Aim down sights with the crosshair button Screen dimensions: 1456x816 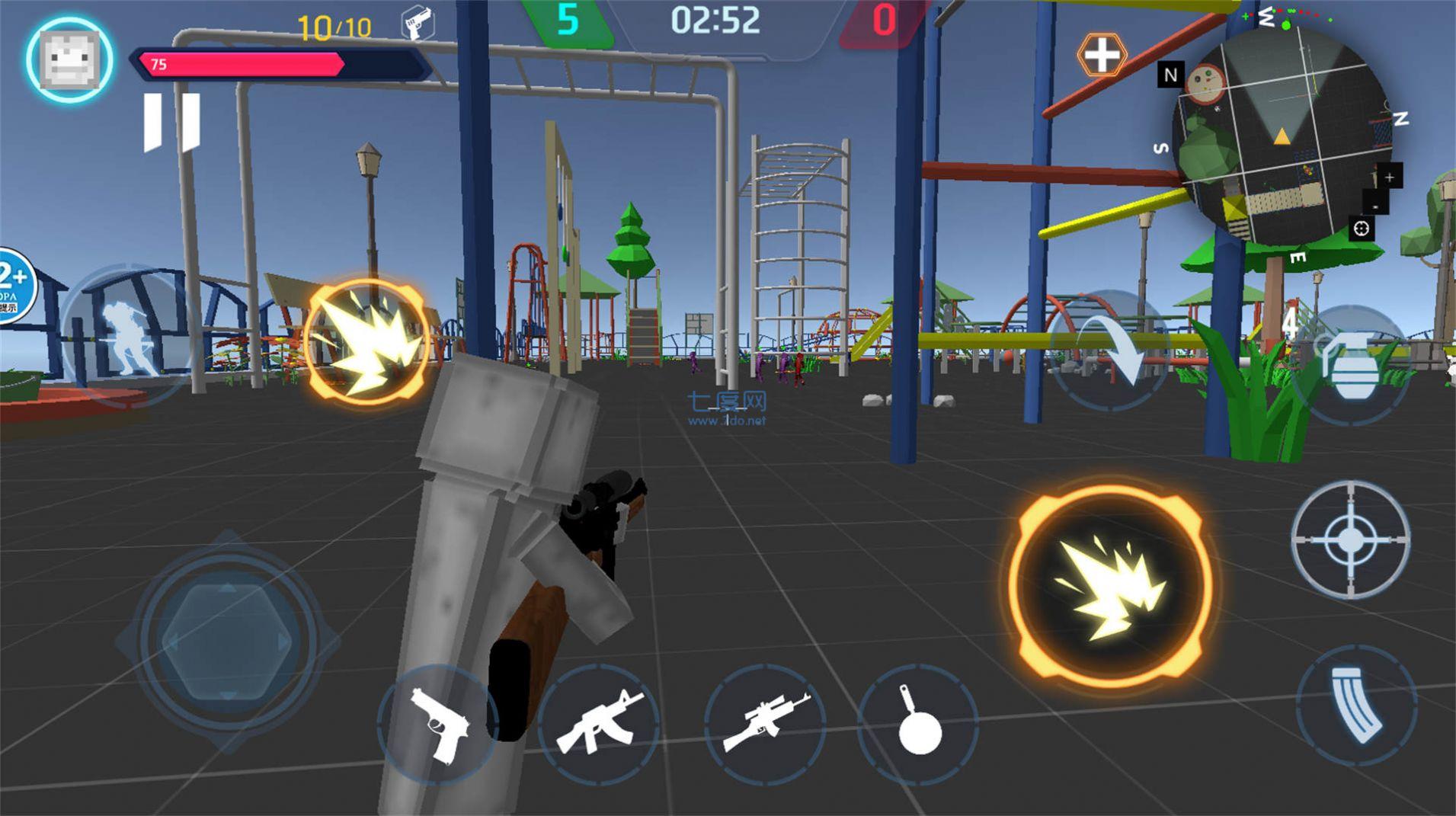[1350, 539]
